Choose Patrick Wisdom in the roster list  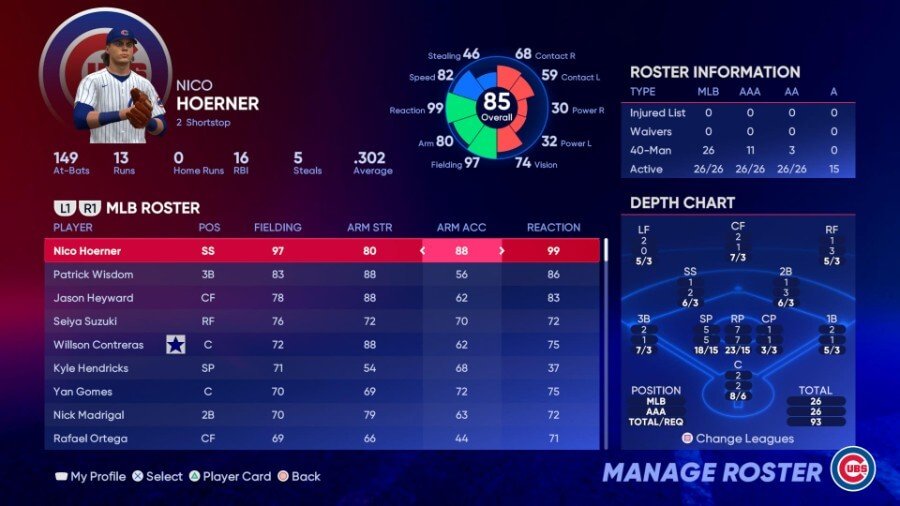[x=300, y=274]
